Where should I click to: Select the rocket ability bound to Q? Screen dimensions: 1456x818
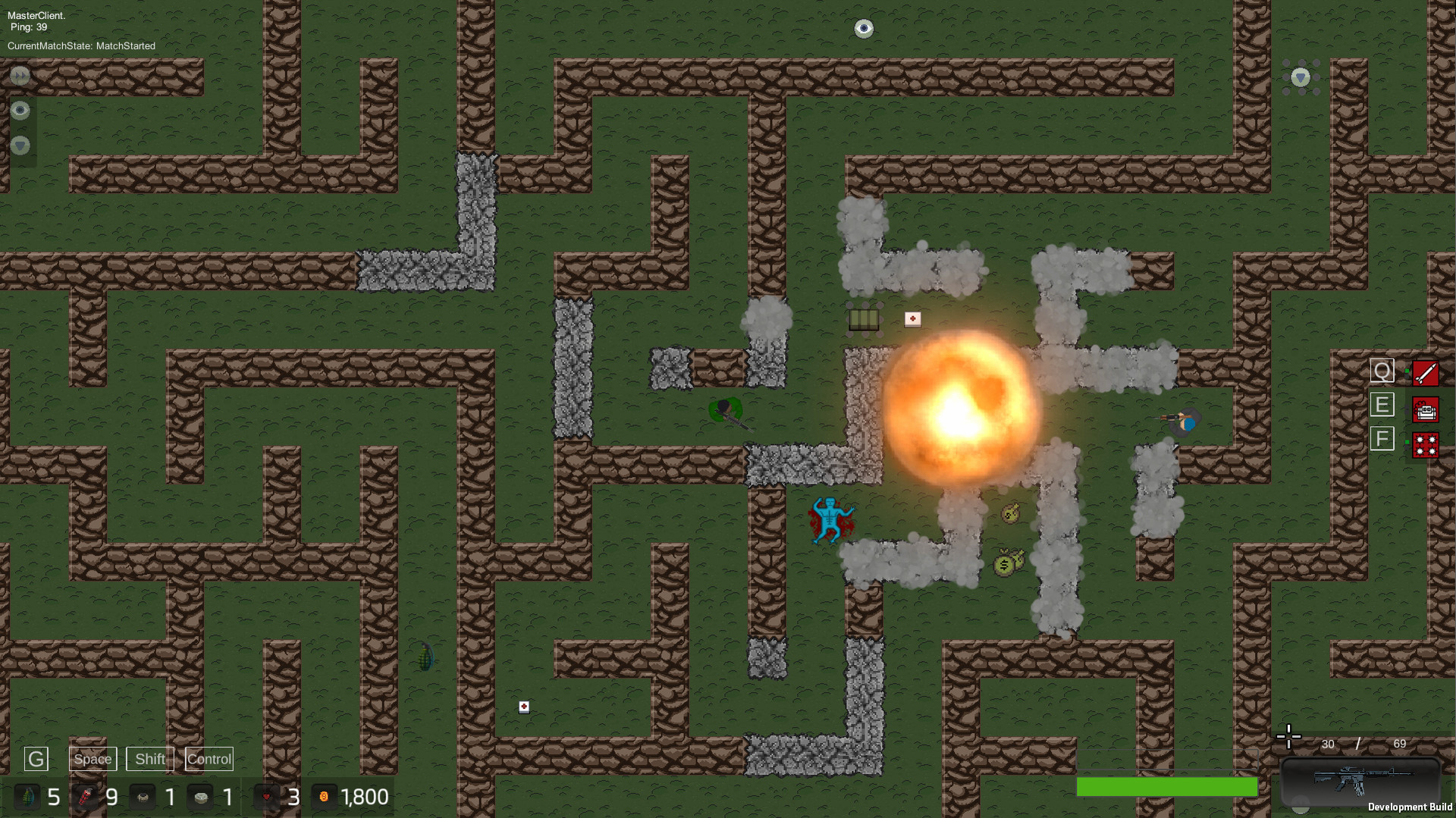[x=1426, y=373]
